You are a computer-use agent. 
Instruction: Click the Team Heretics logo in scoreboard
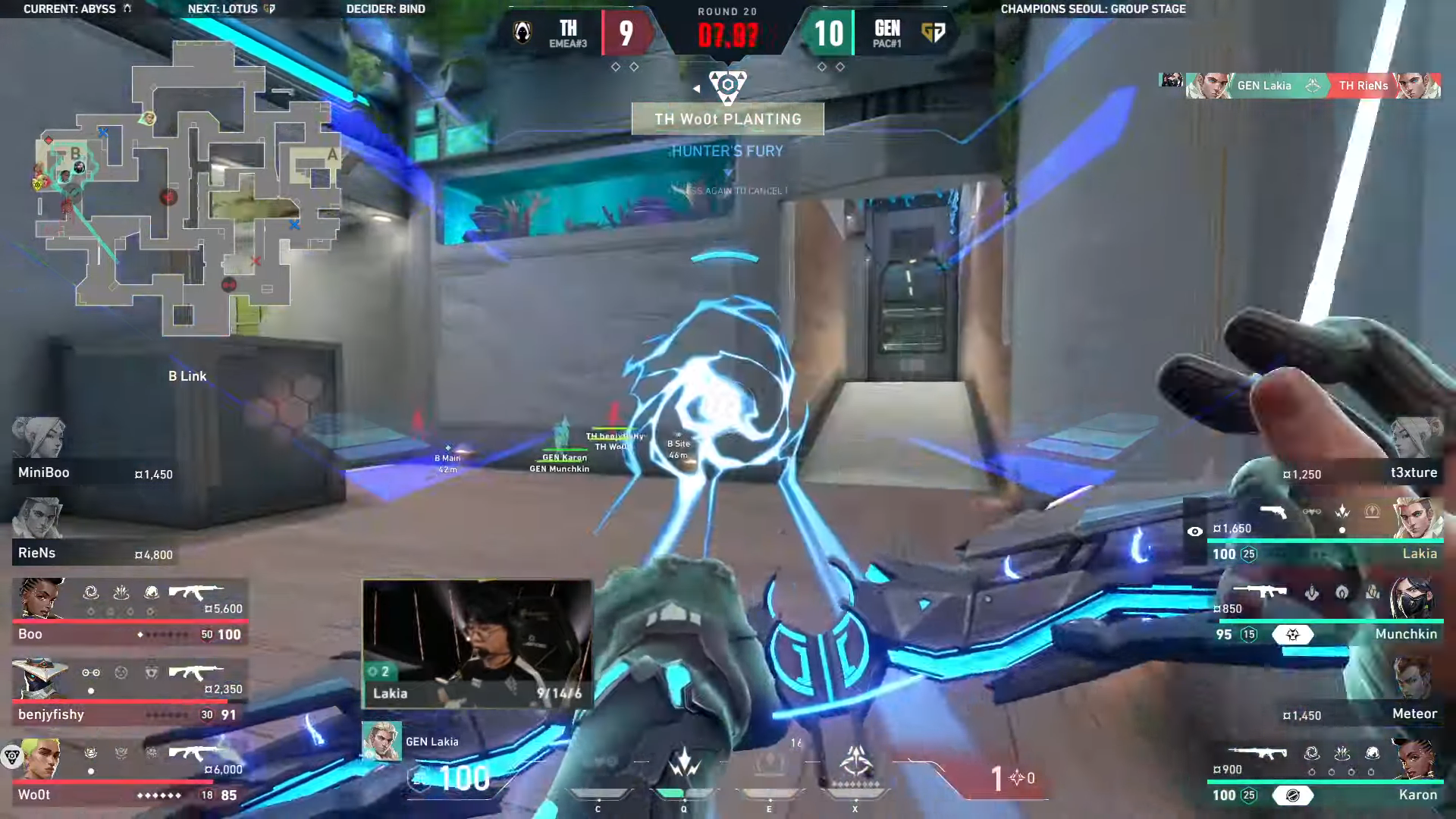pyautogui.click(x=522, y=33)
